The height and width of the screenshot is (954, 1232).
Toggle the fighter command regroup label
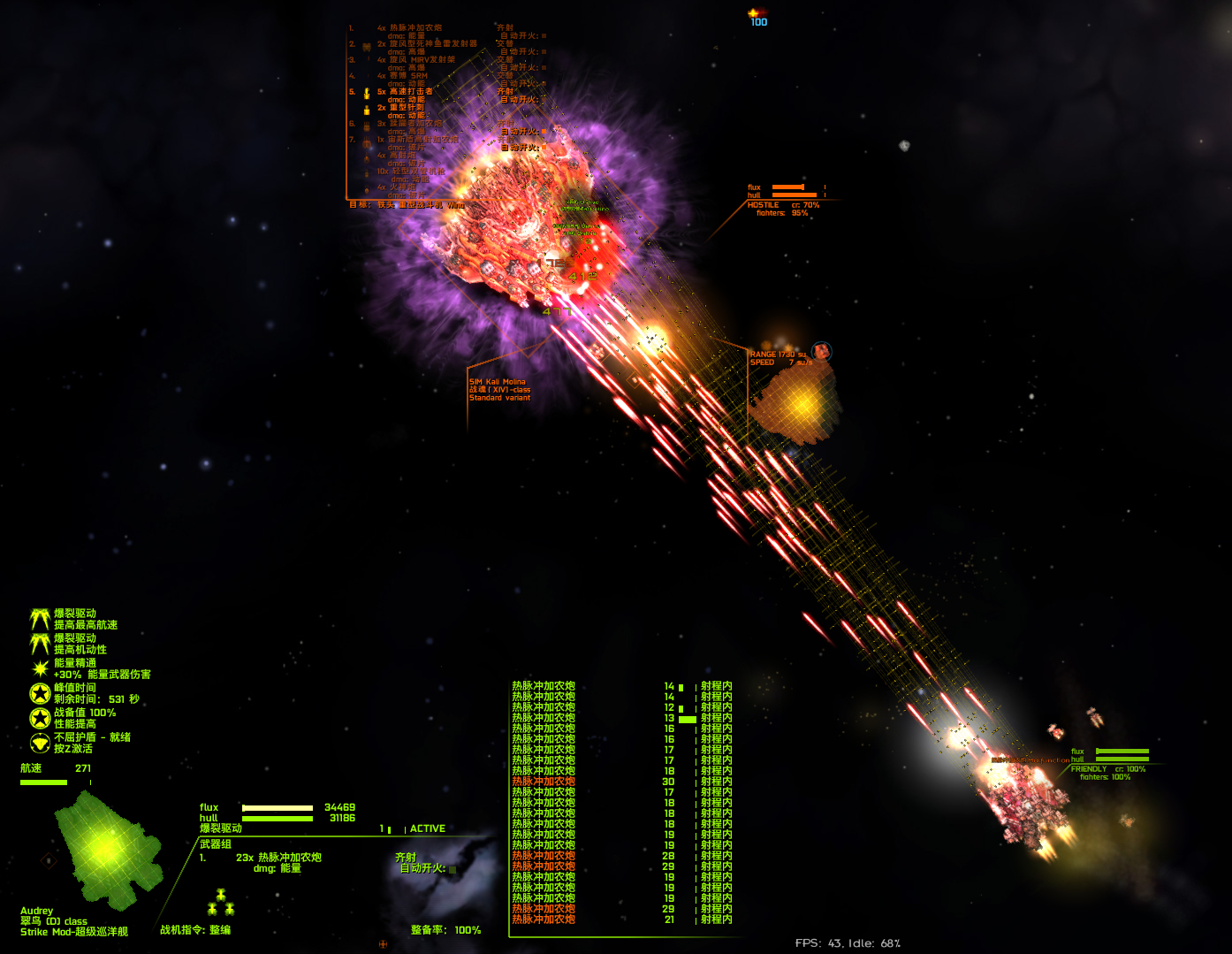point(194,930)
